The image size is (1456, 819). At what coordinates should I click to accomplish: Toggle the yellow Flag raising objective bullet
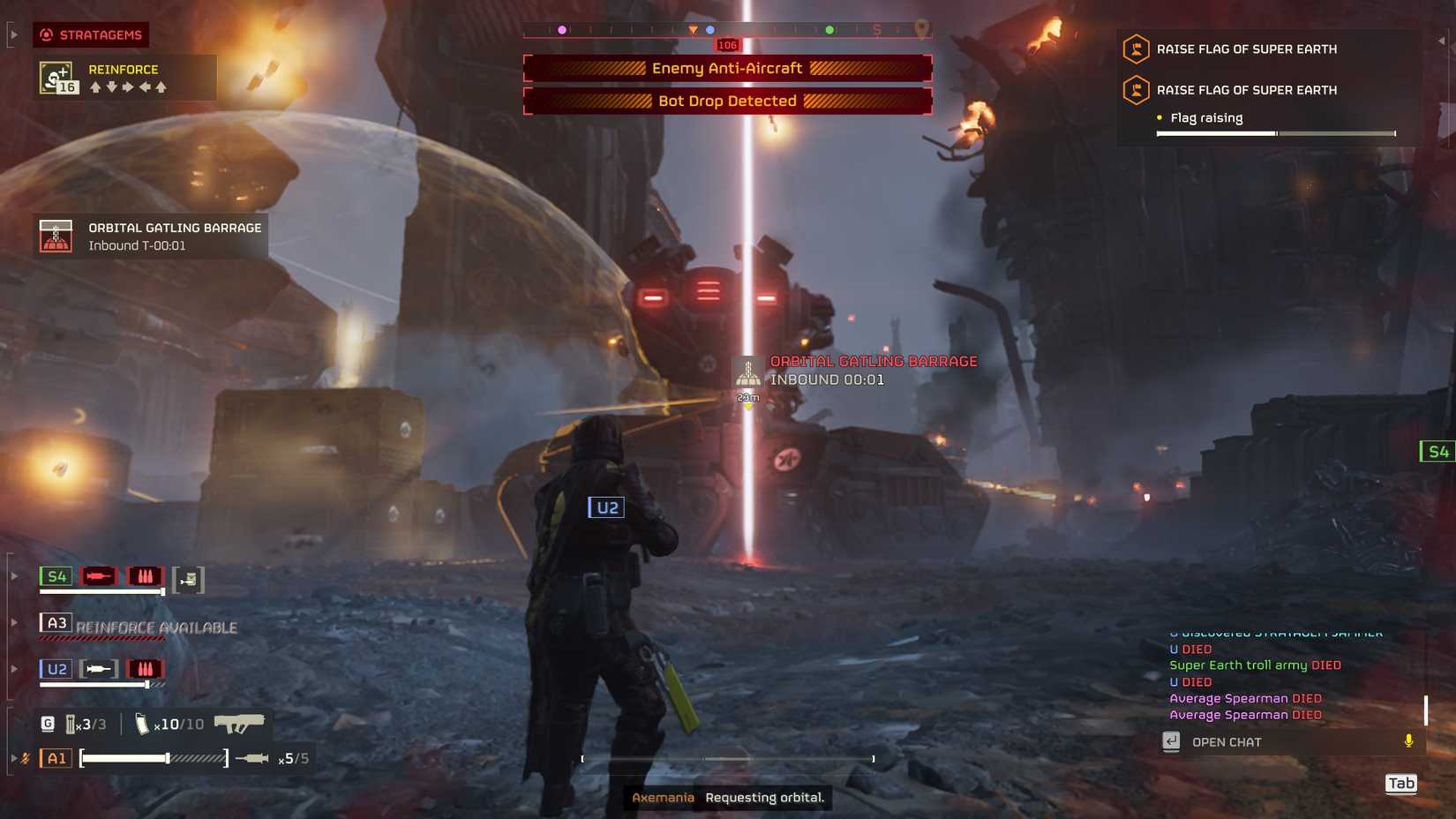[x=1159, y=116]
